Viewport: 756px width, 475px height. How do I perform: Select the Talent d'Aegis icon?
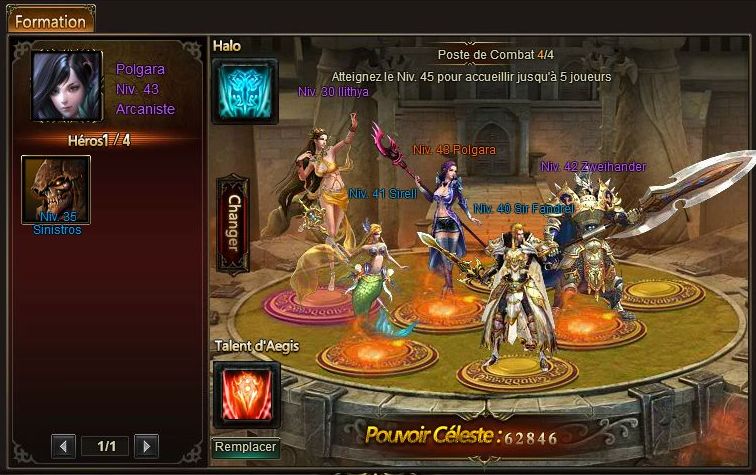(x=246, y=394)
